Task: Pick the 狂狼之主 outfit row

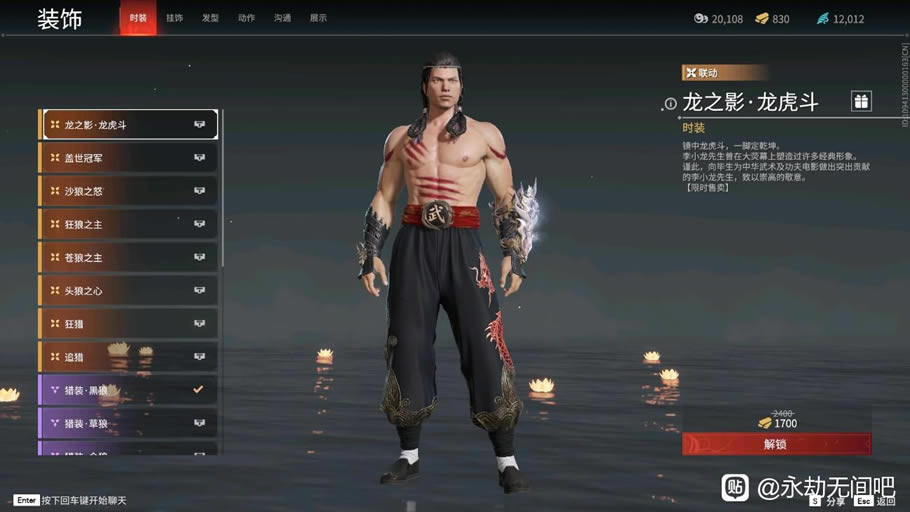Action: tap(130, 224)
